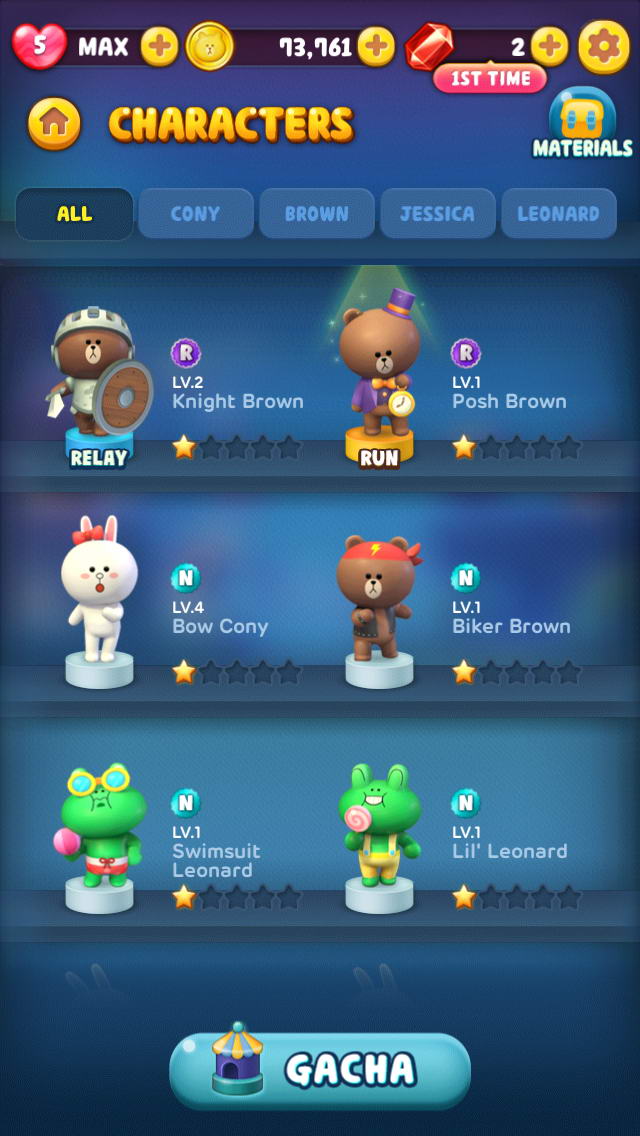Buy more coins with plus button
Screen dimensions: 640x1136
point(376,46)
